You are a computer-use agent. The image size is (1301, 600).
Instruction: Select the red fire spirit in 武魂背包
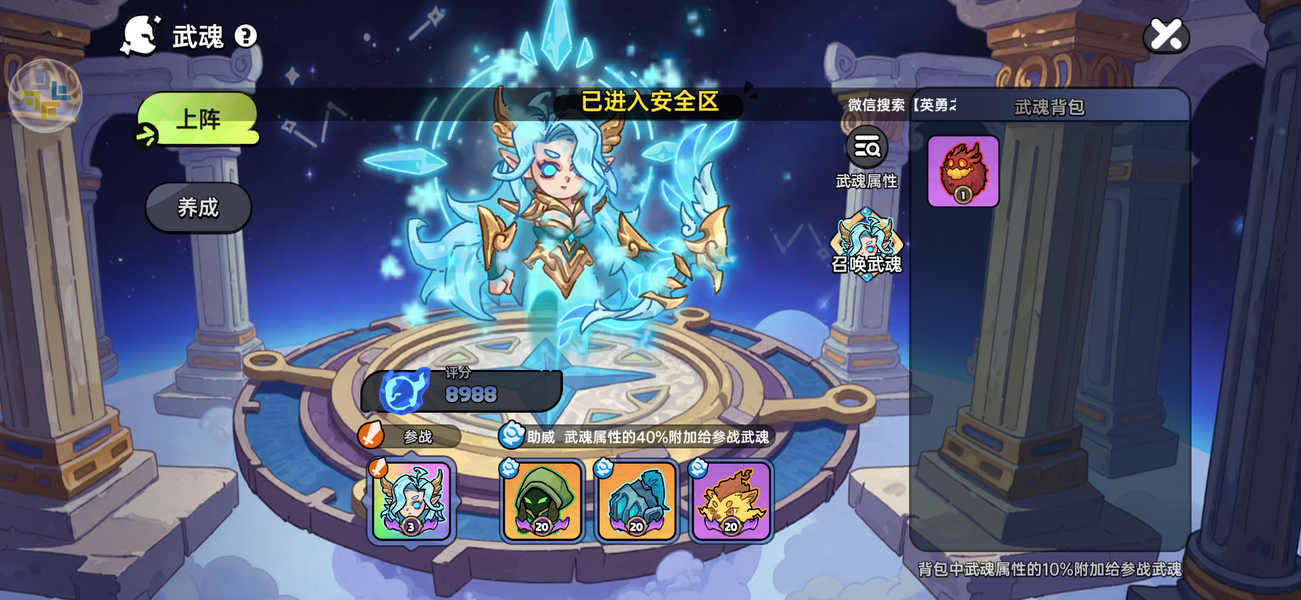tap(963, 171)
